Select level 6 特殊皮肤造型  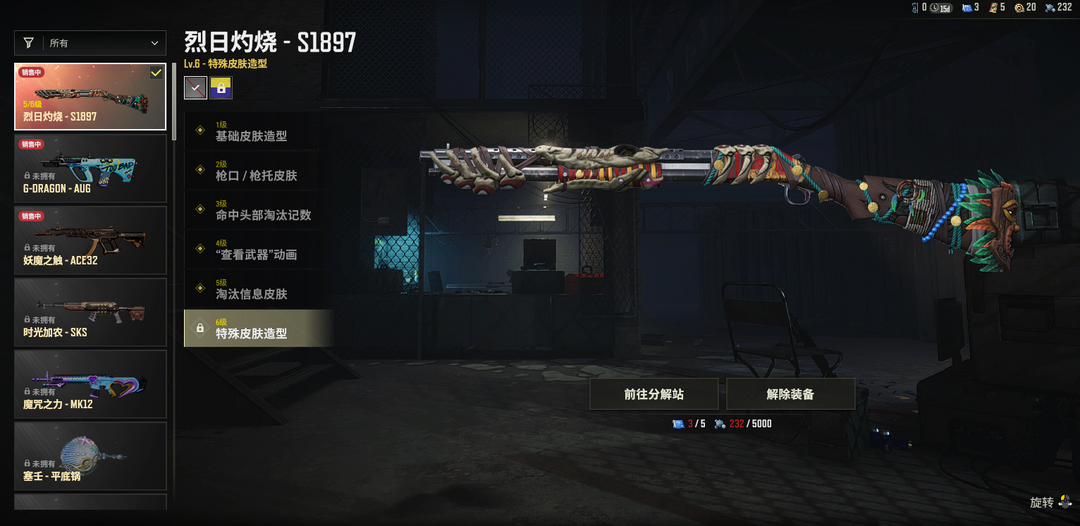tap(258, 328)
